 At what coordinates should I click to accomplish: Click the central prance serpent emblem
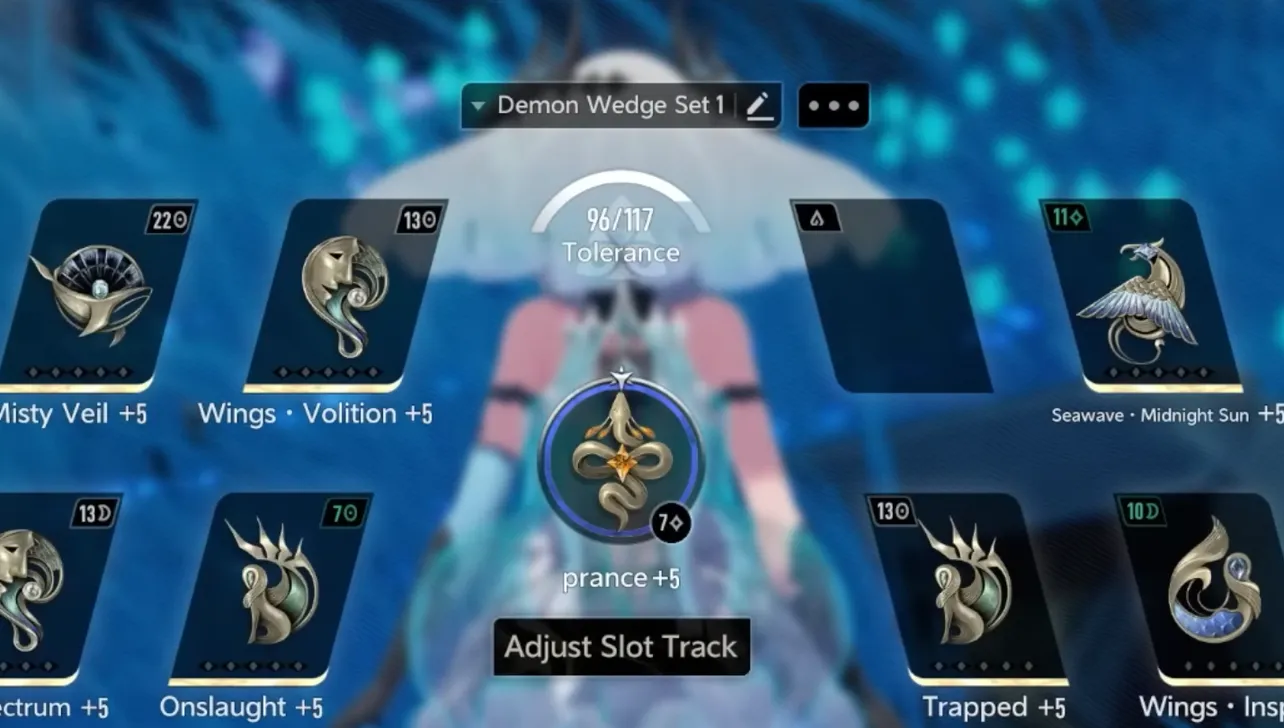tap(620, 460)
